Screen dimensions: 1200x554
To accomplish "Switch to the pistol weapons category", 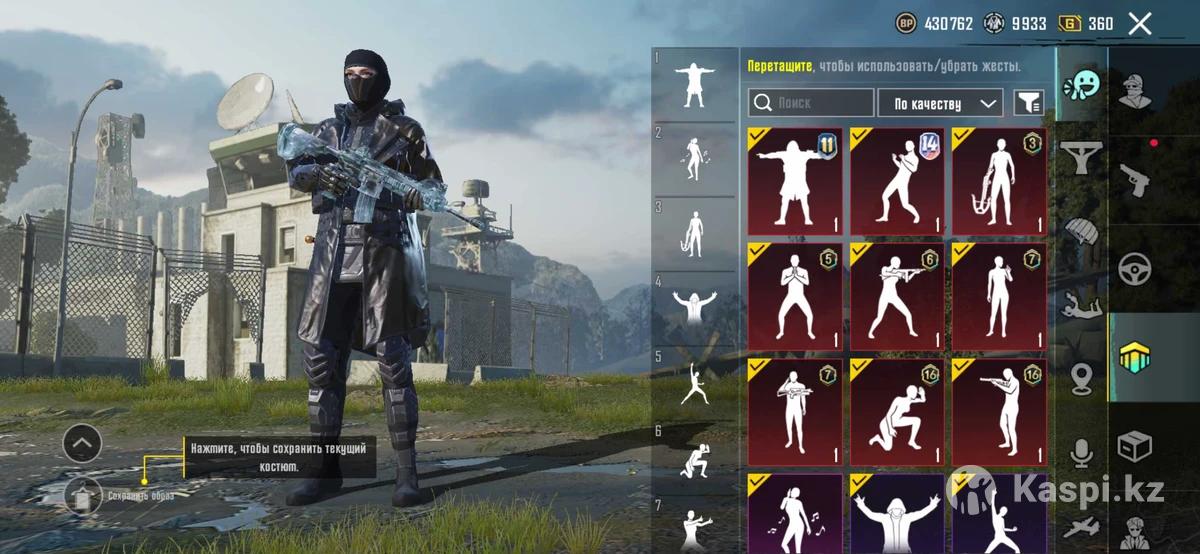I will (x=1135, y=181).
